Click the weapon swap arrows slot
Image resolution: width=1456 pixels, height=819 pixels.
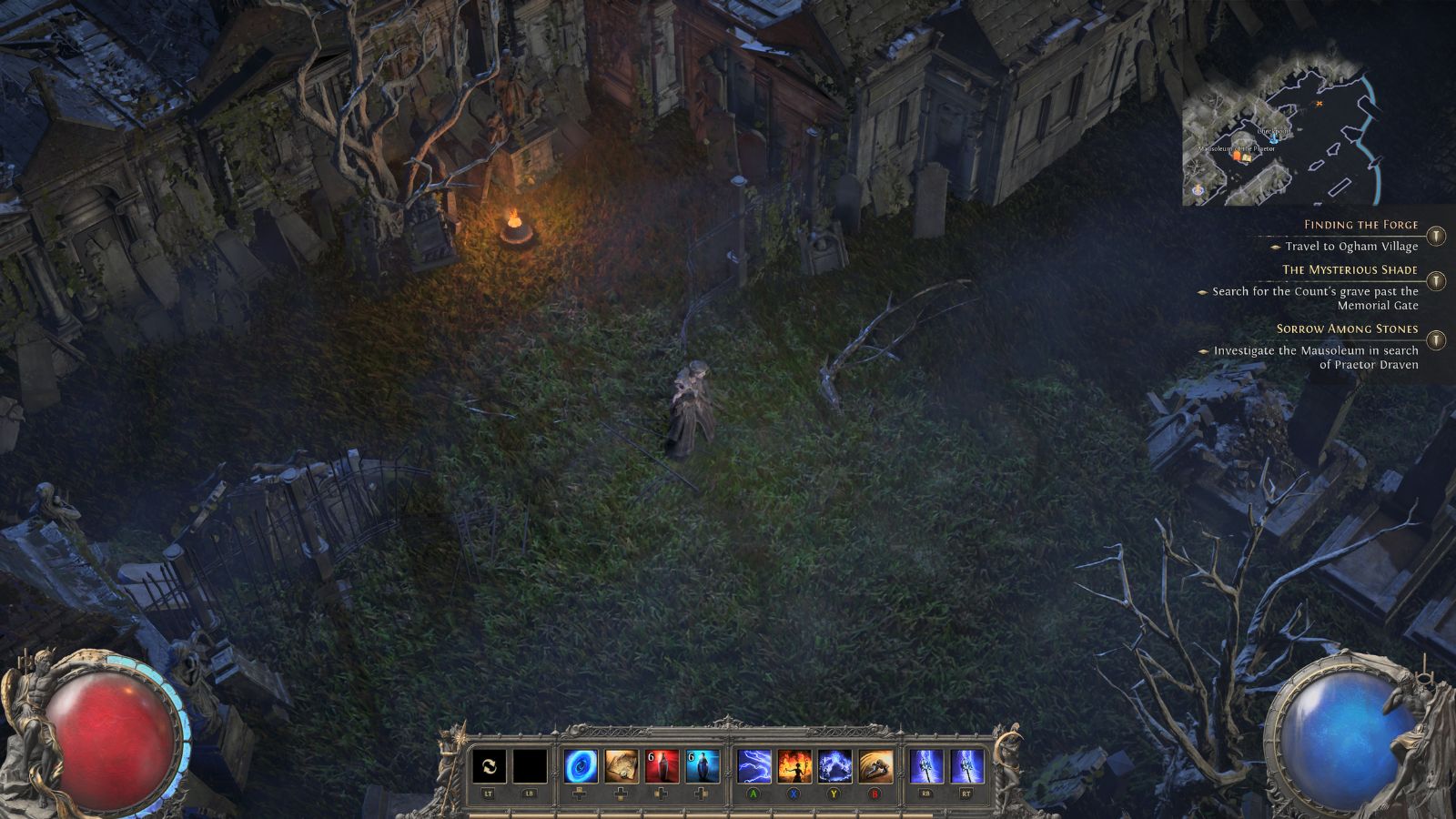coord(489,767)
